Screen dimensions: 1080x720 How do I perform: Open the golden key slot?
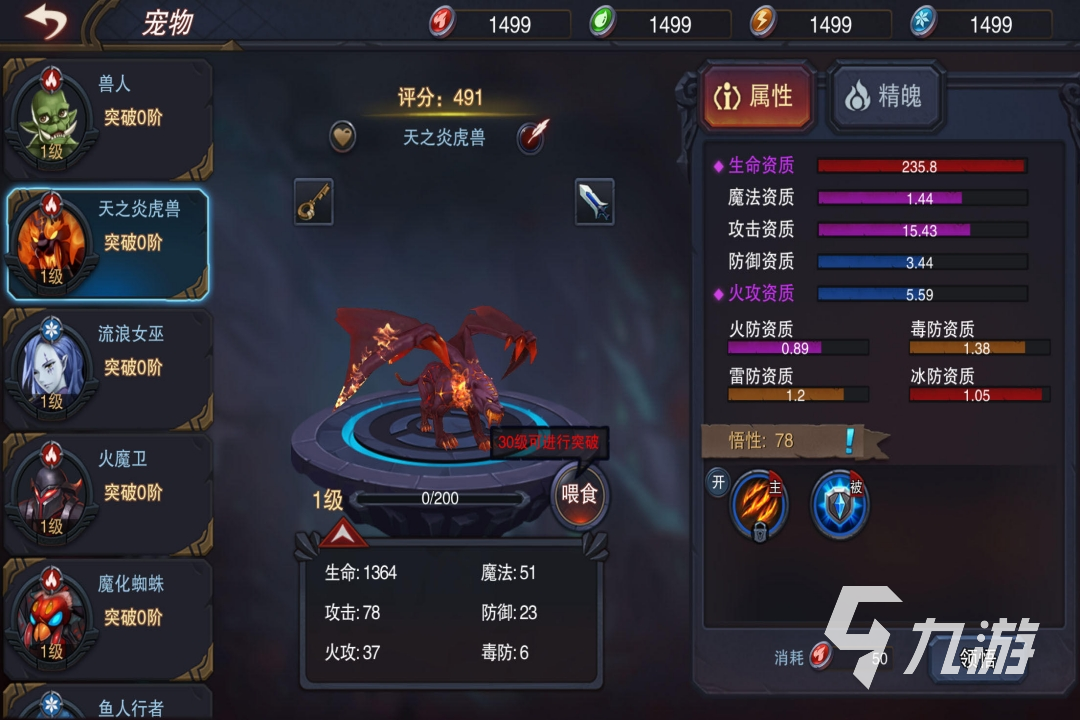coord(313,203)
